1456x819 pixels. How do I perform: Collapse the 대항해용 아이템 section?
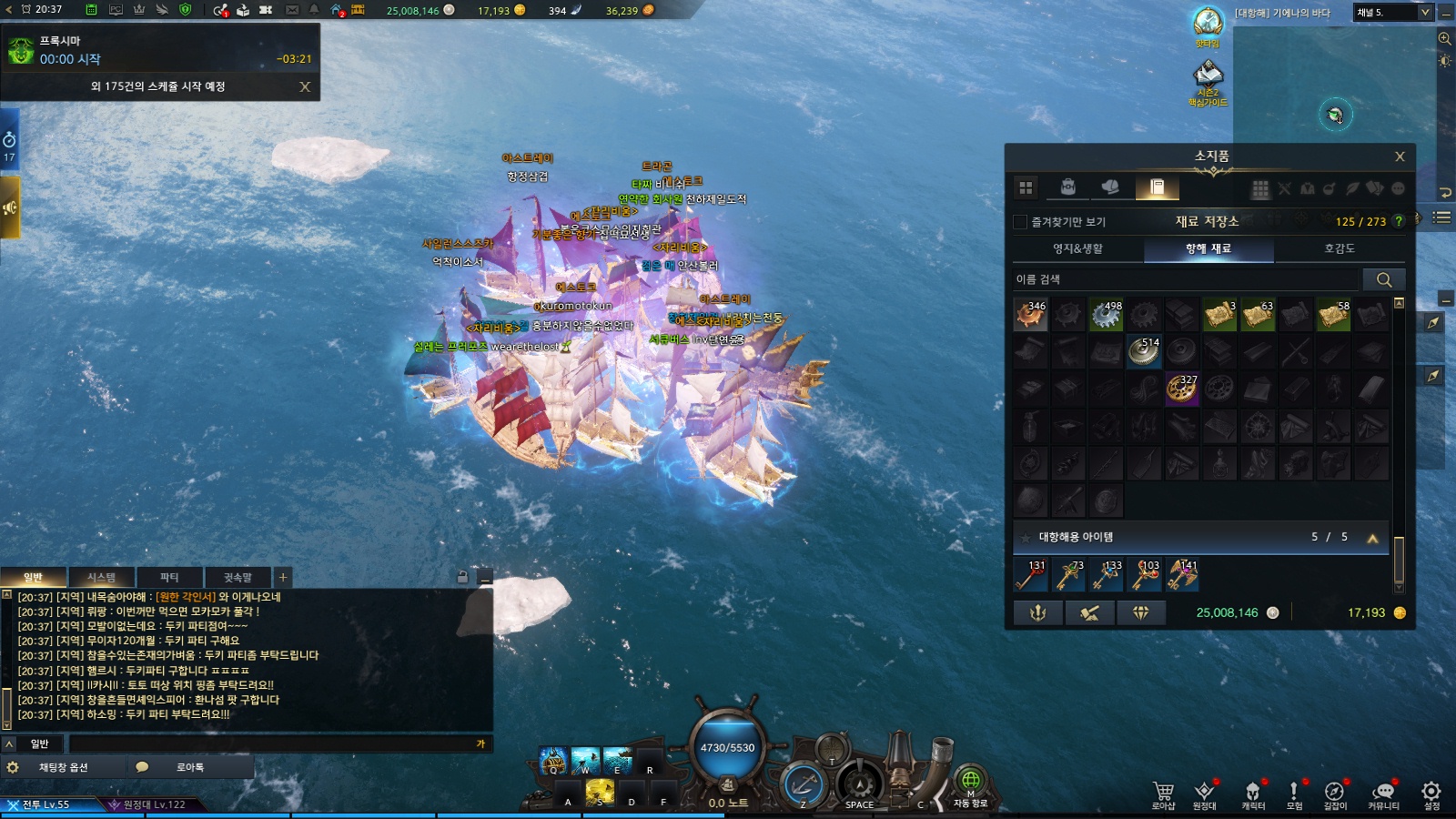click(x=1372, y=538)
